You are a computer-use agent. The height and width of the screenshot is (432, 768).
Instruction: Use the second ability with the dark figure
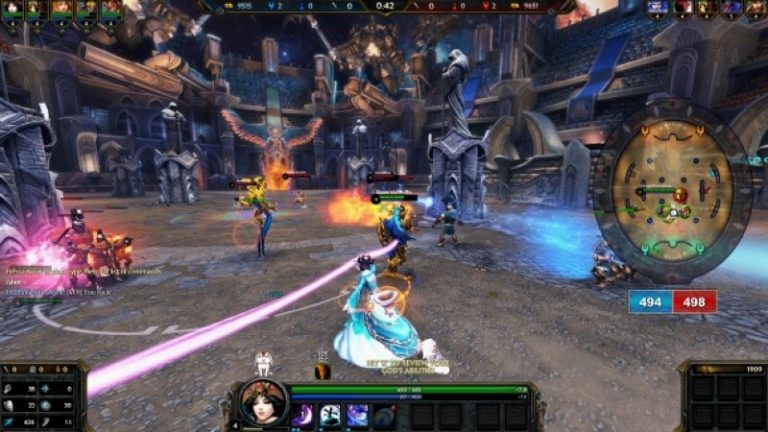[x=330, y=415]
